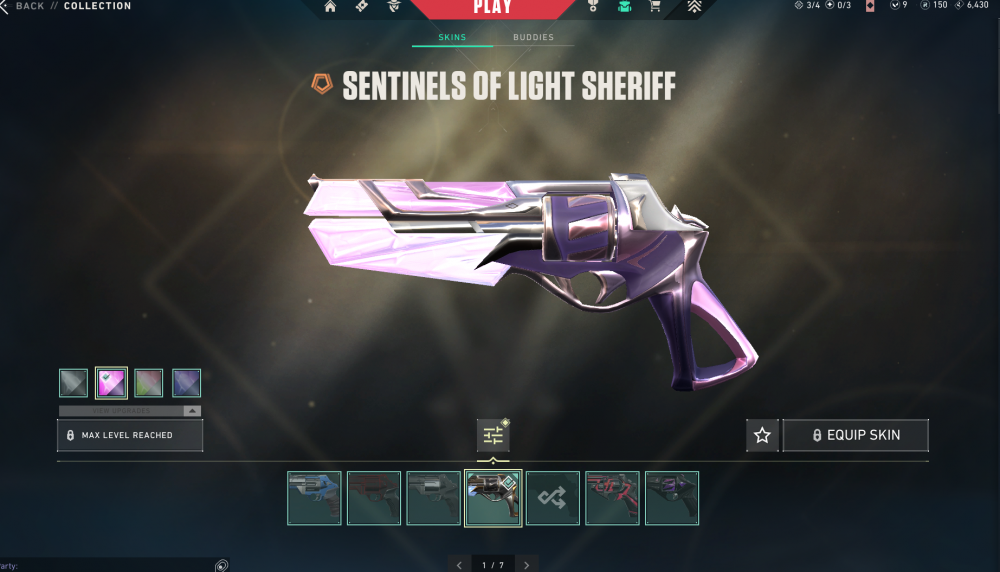Switch to the Buddies tab
Image resolution: width=1000 pixels, height=572 pixels.
533,38
